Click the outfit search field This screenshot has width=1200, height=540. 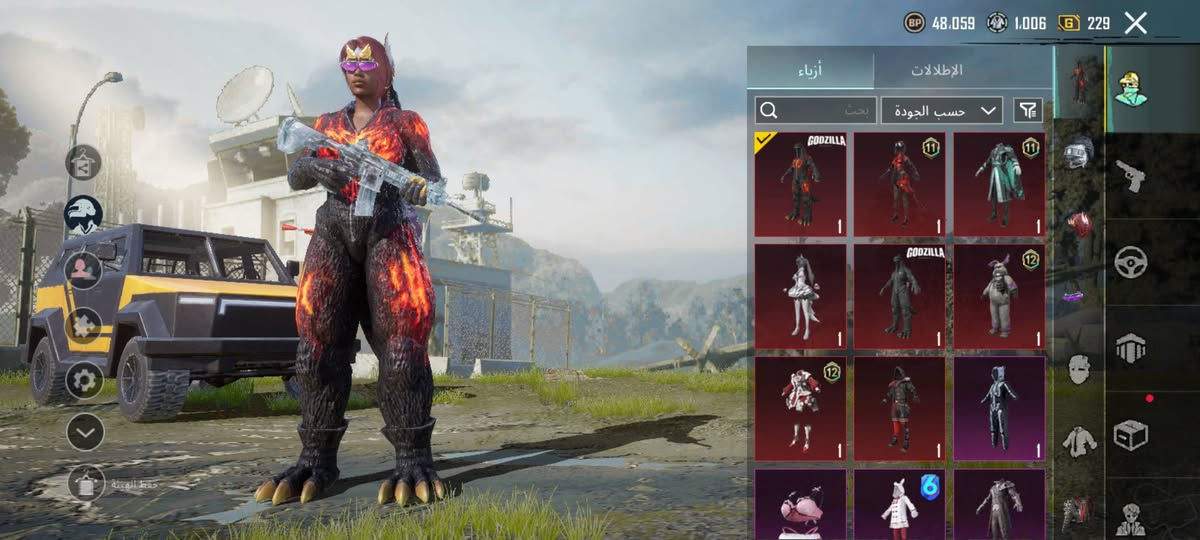coord(816,110)
